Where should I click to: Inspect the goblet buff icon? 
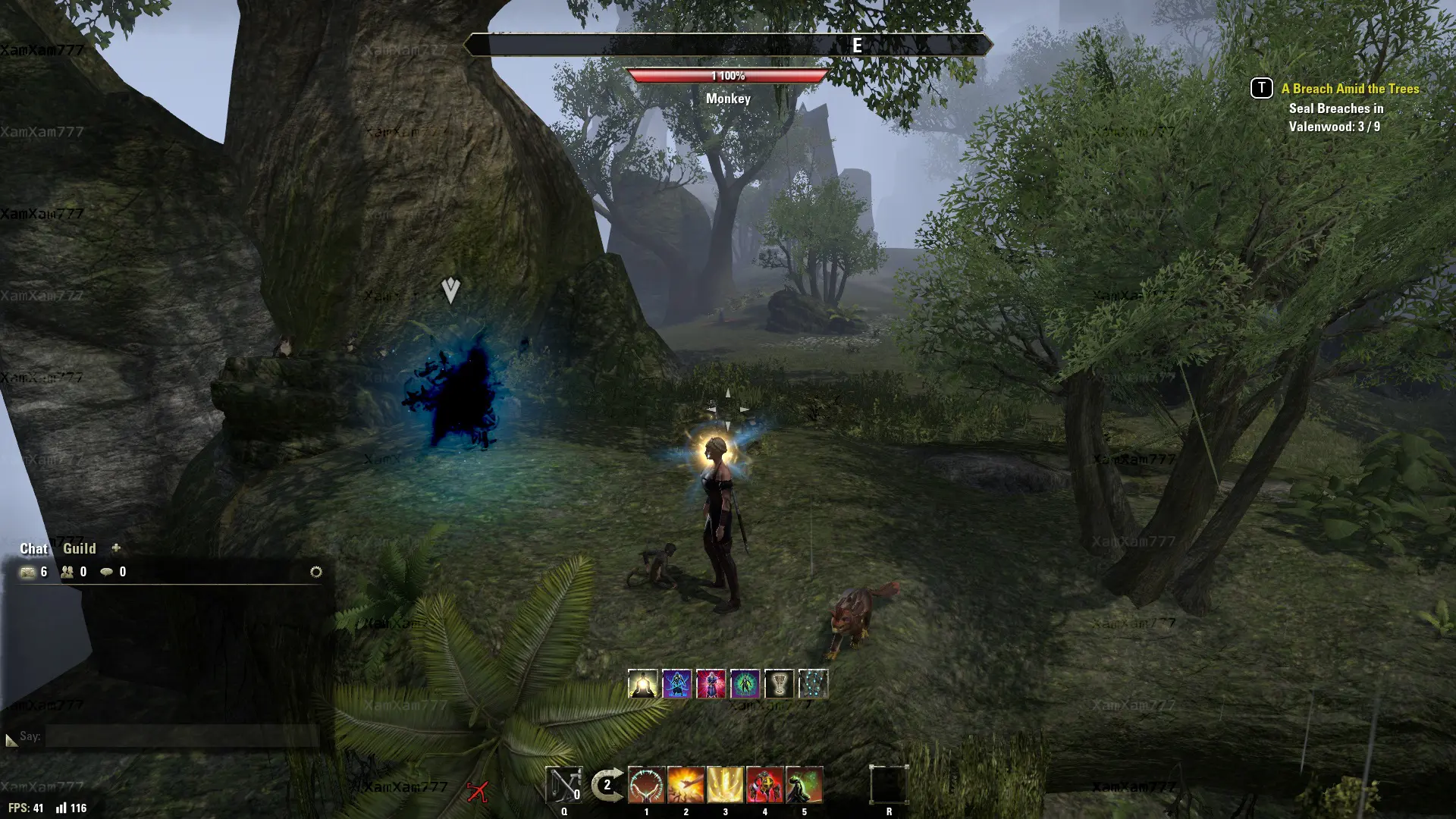[779, 684]
